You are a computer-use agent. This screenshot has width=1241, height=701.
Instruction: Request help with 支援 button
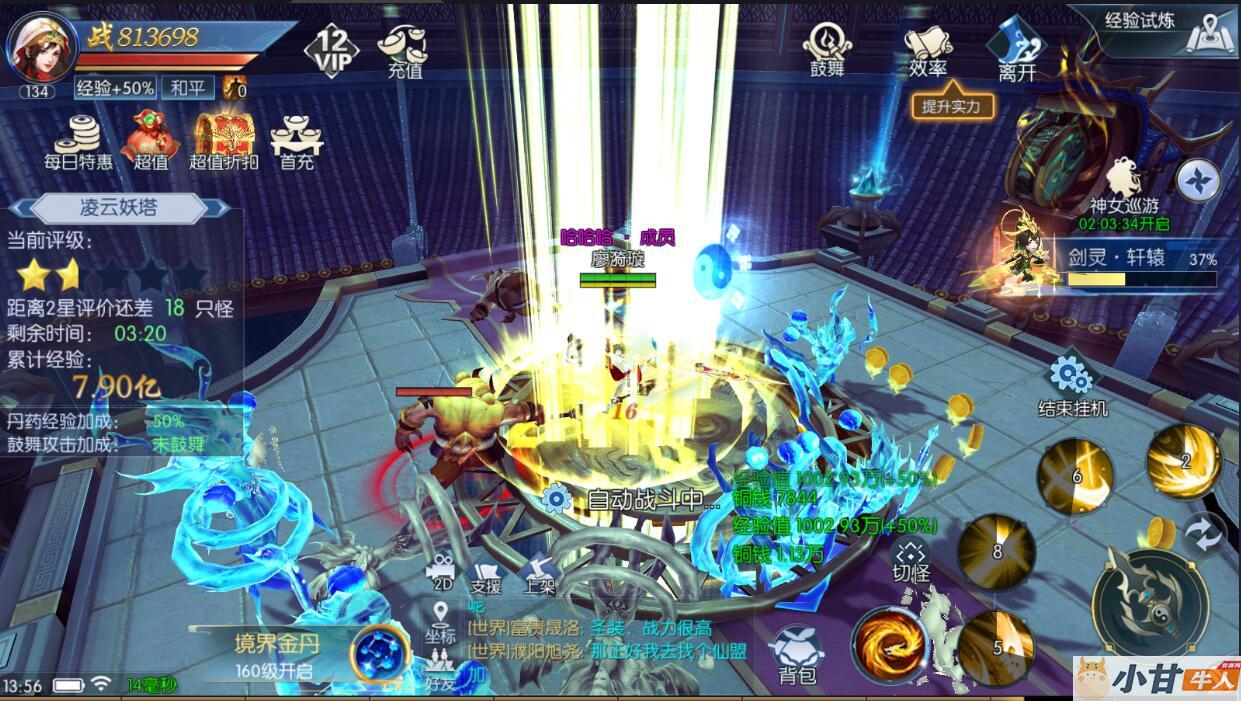[x=486, y=573]
